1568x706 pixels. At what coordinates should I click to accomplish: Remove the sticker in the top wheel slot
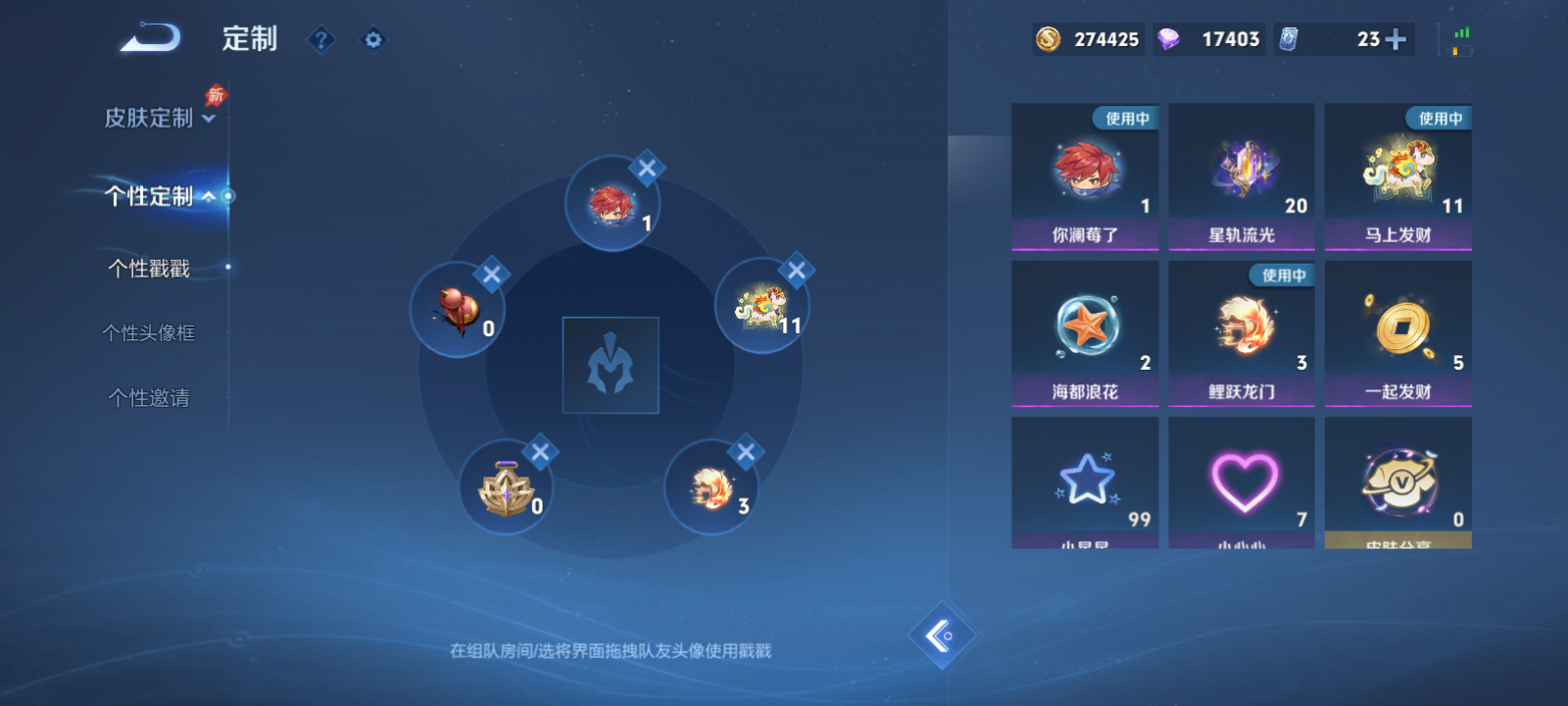point(647,168)
